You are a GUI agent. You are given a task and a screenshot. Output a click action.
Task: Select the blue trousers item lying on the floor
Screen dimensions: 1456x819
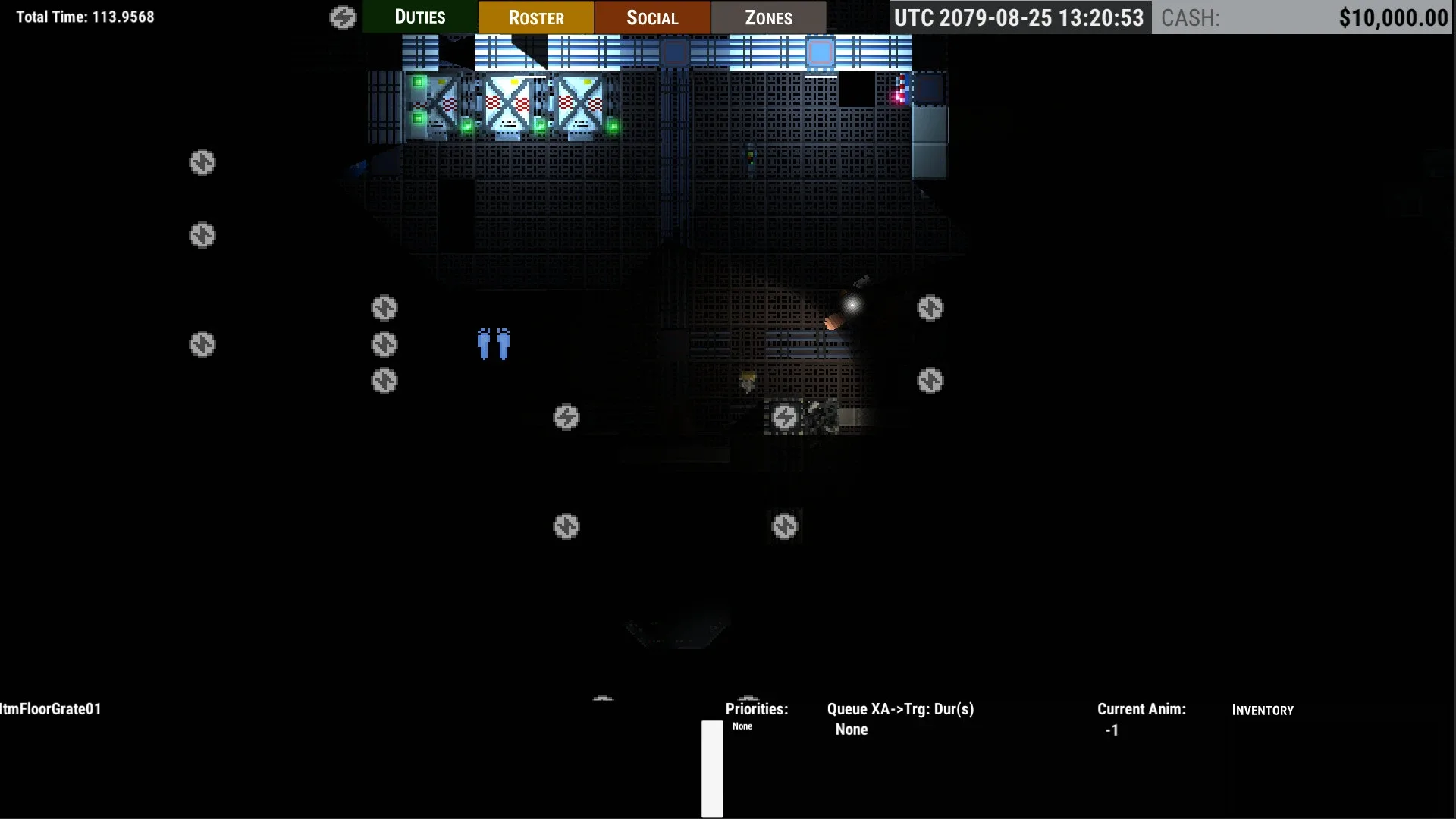pos(493,345)
